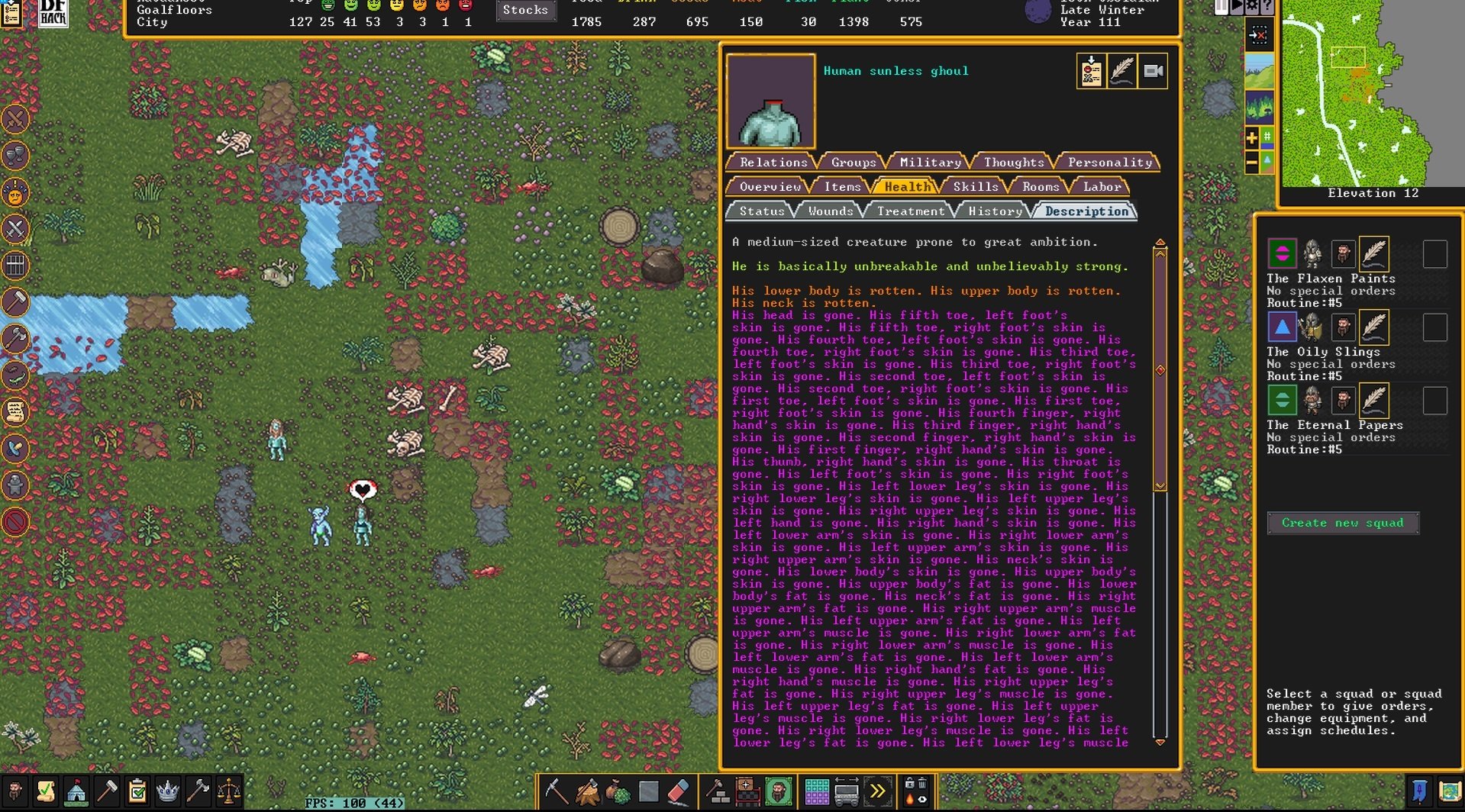This screenshot has width=1465, height=812.
Task: Open the zones painting tool
Action: 778,791
